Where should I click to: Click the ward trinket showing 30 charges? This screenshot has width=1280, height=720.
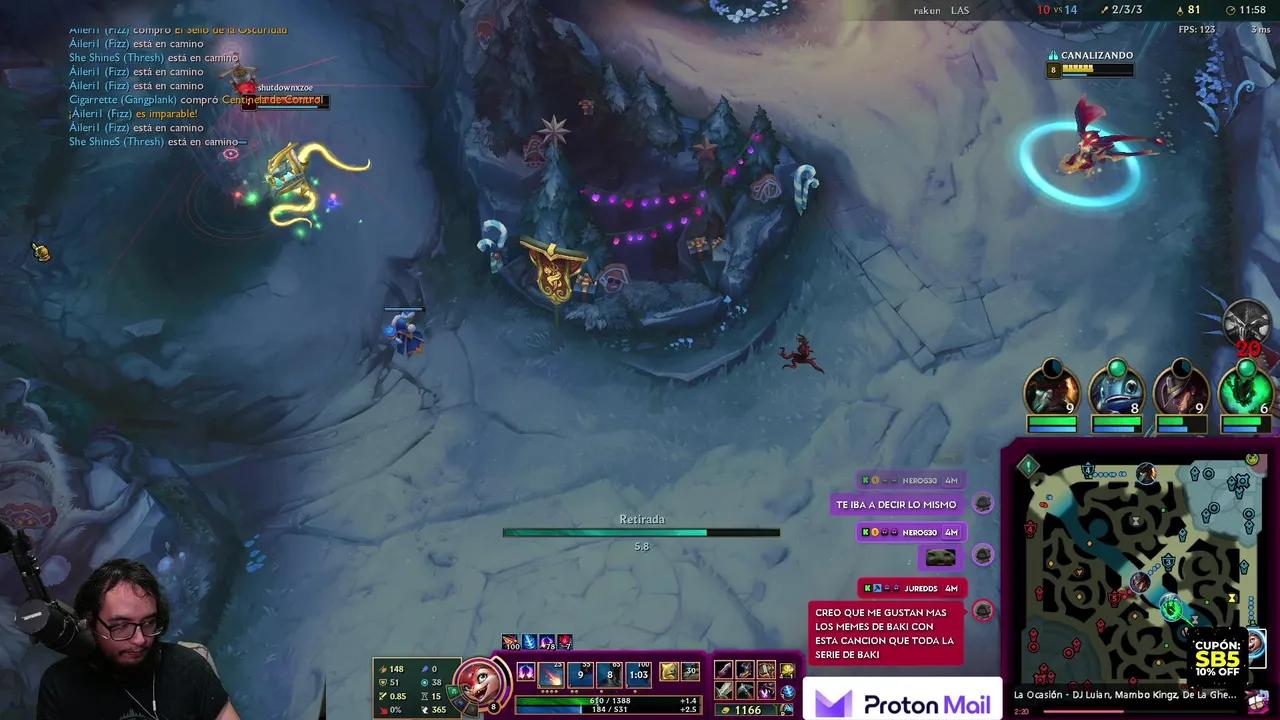(x=690, y=672)
